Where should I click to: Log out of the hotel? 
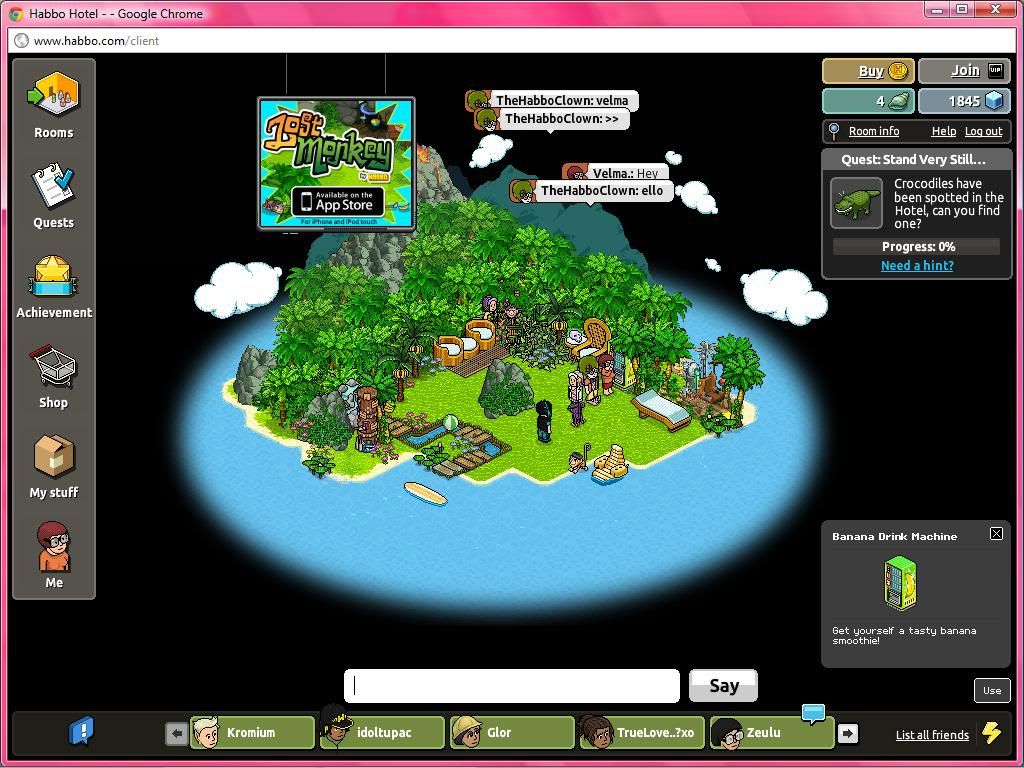(x=983, y=131)
